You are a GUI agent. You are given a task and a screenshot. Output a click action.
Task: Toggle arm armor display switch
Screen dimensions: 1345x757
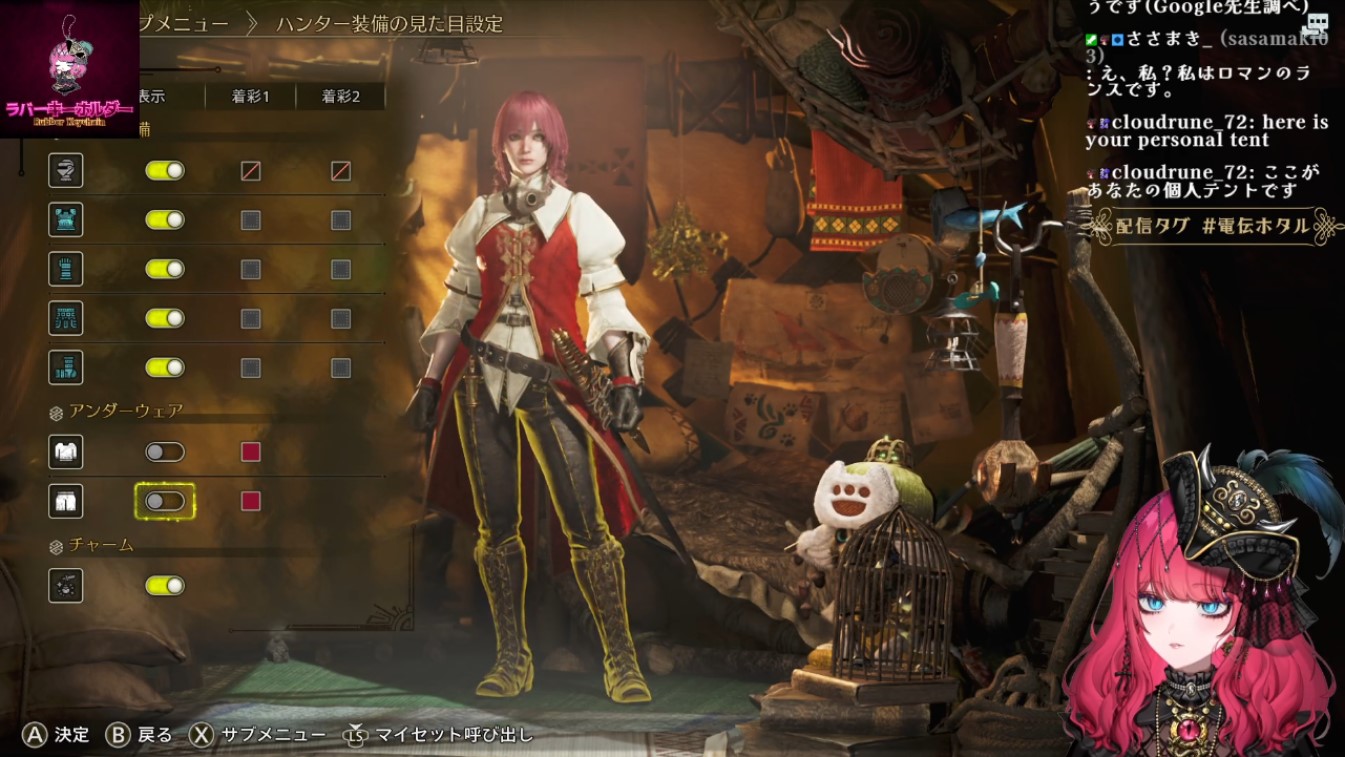pyautogui.click(x=165, y=269)
